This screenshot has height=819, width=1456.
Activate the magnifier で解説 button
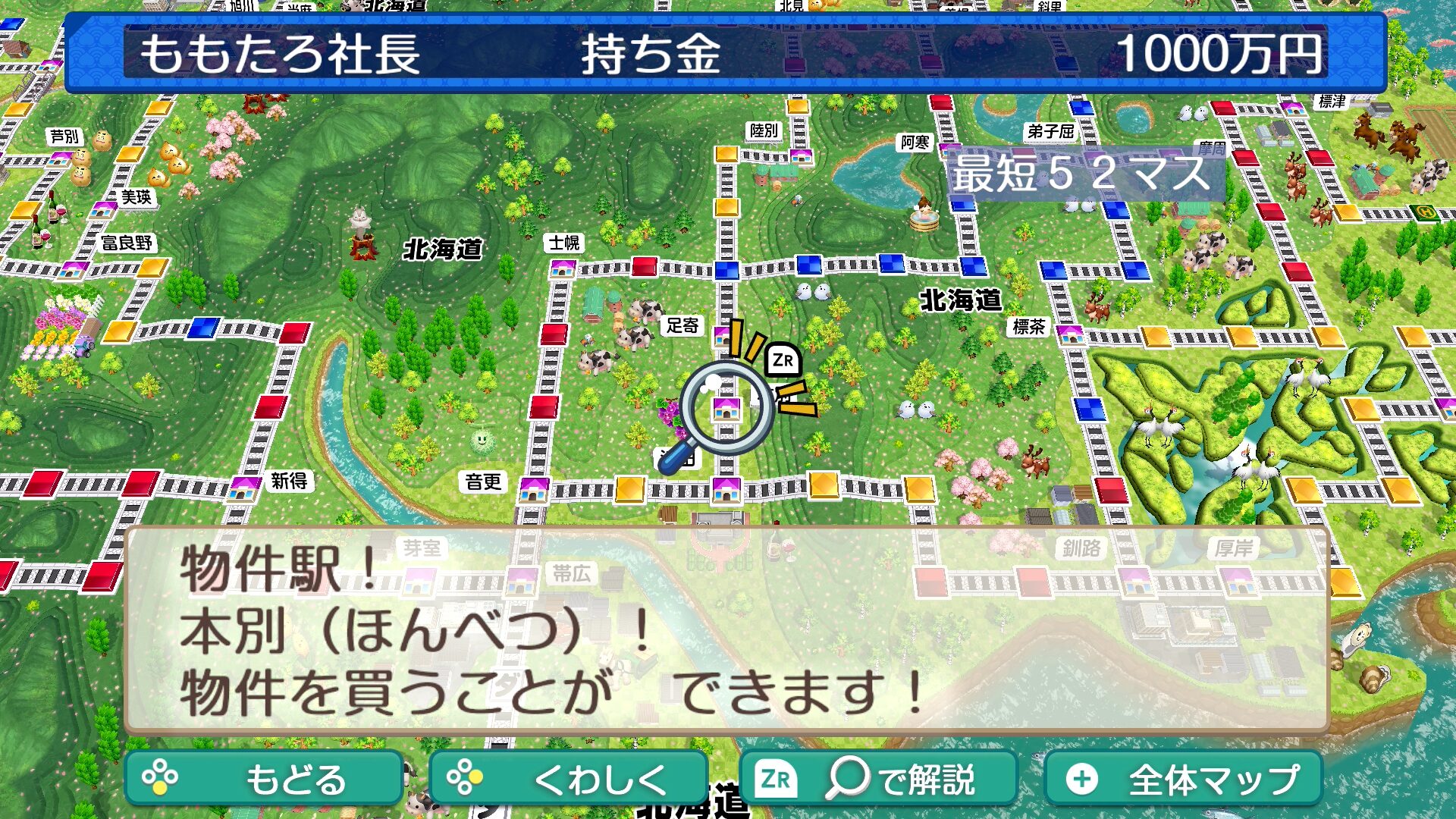[878, 779]
